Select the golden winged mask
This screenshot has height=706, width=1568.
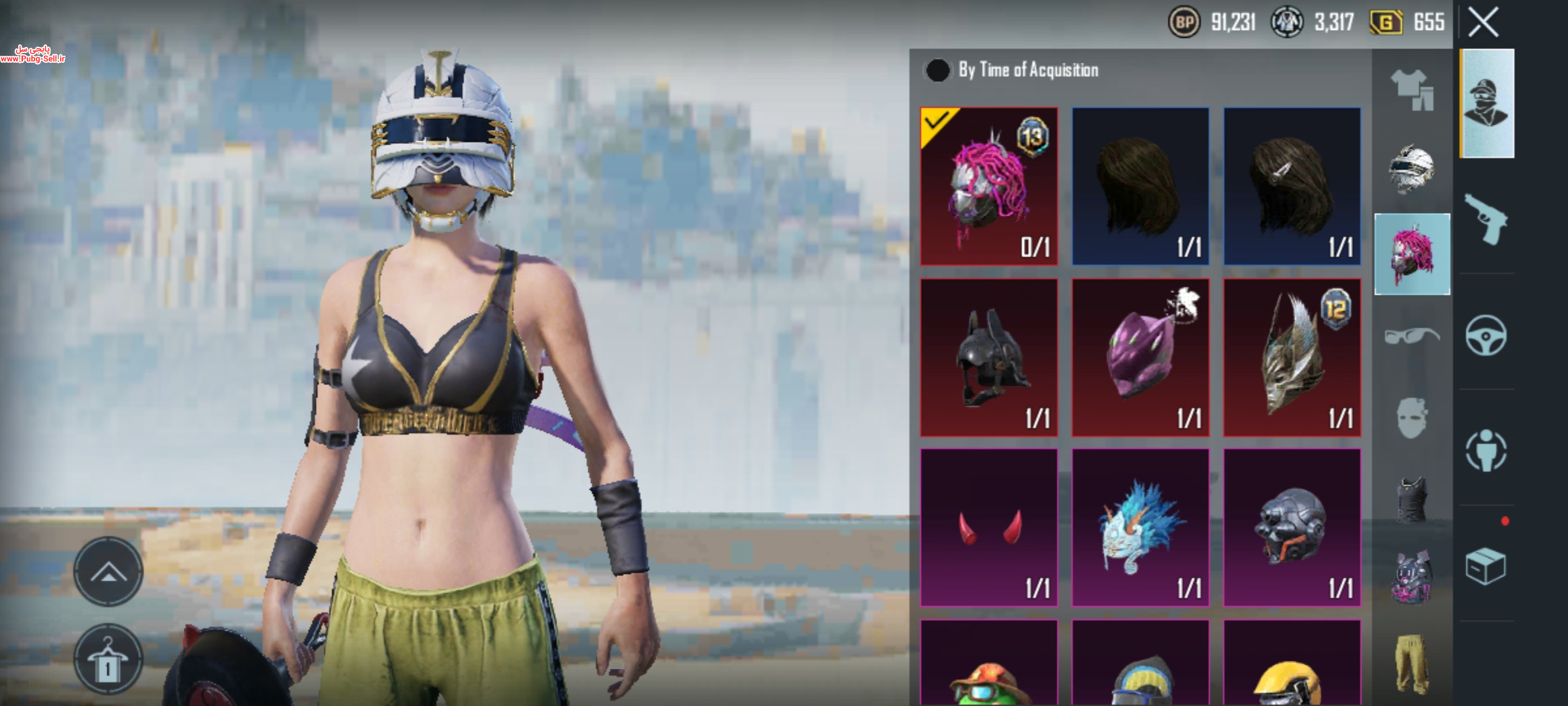[1292, 358]
